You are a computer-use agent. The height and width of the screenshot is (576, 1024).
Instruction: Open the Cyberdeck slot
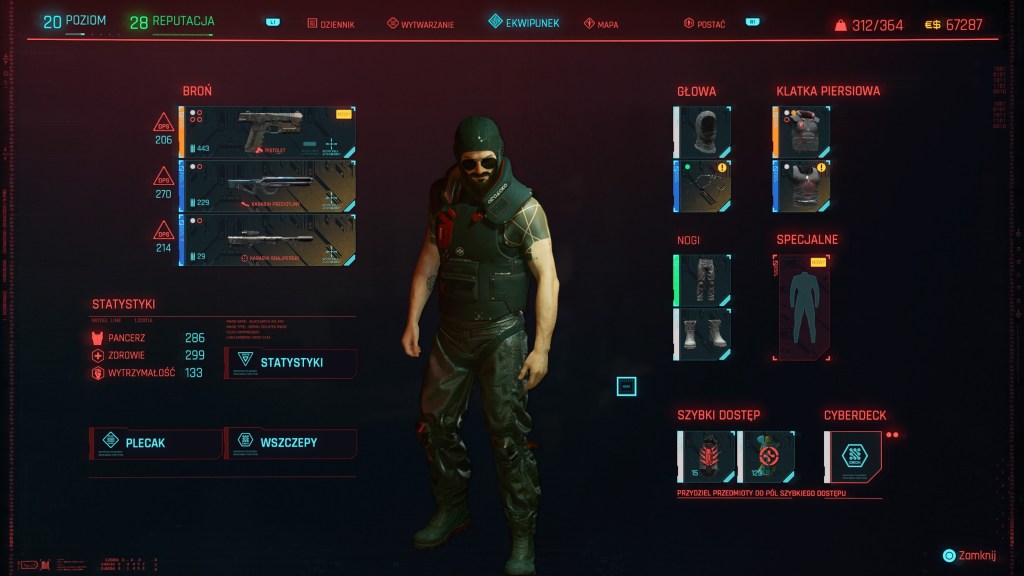coord(853,456)
